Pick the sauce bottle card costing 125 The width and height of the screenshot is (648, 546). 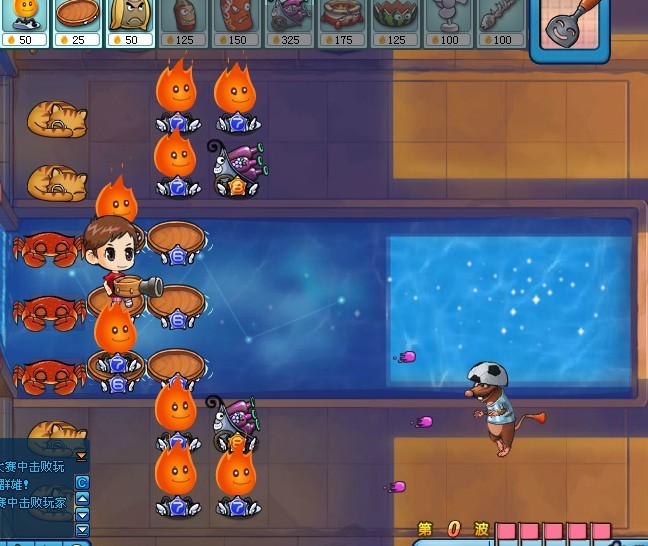tap(183, 20)
